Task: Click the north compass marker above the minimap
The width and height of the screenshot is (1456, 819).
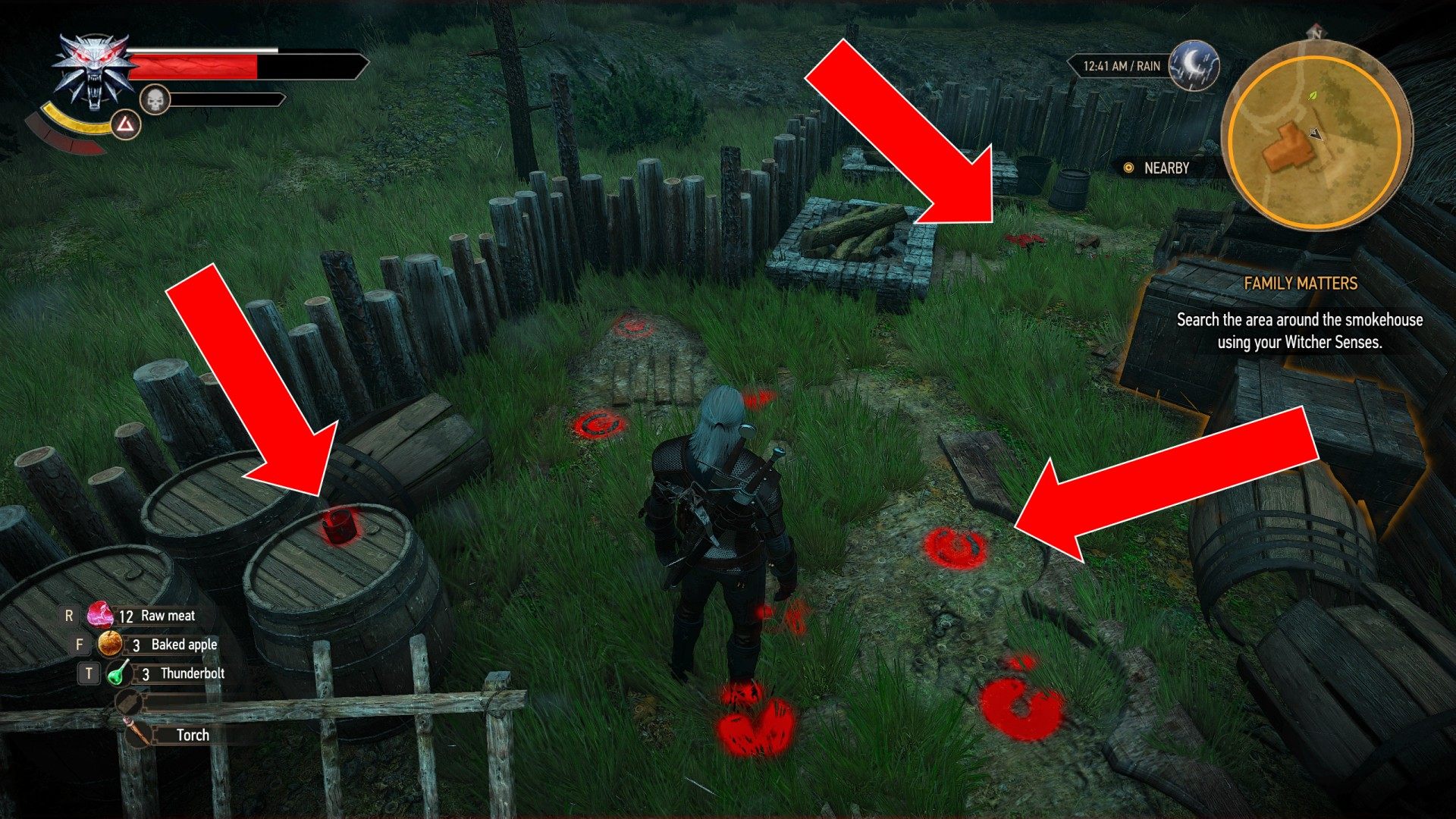Action: pyautogui.click(x=1316, y=33)
